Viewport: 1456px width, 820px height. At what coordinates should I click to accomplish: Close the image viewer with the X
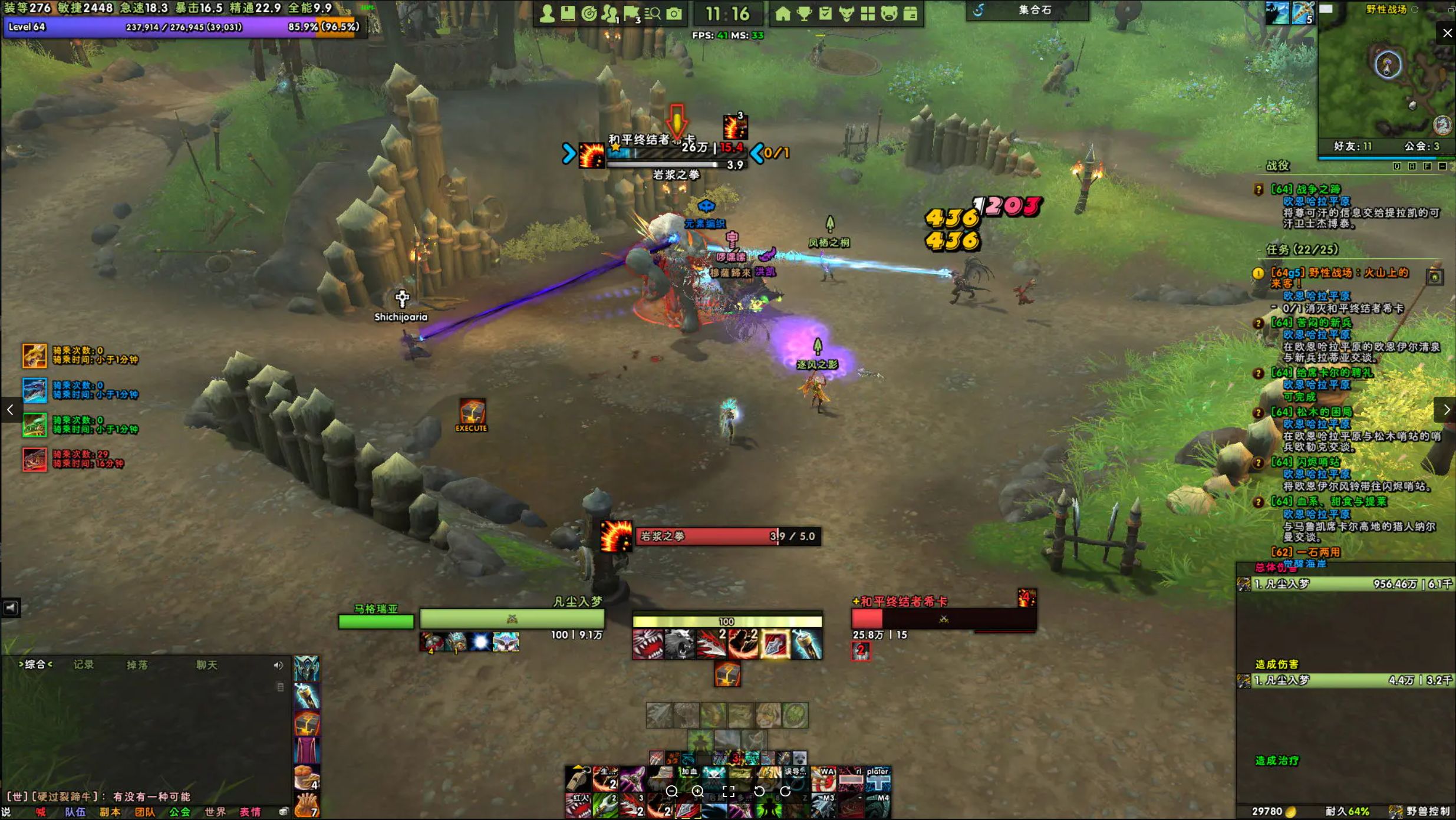(x=1447, y=33)
